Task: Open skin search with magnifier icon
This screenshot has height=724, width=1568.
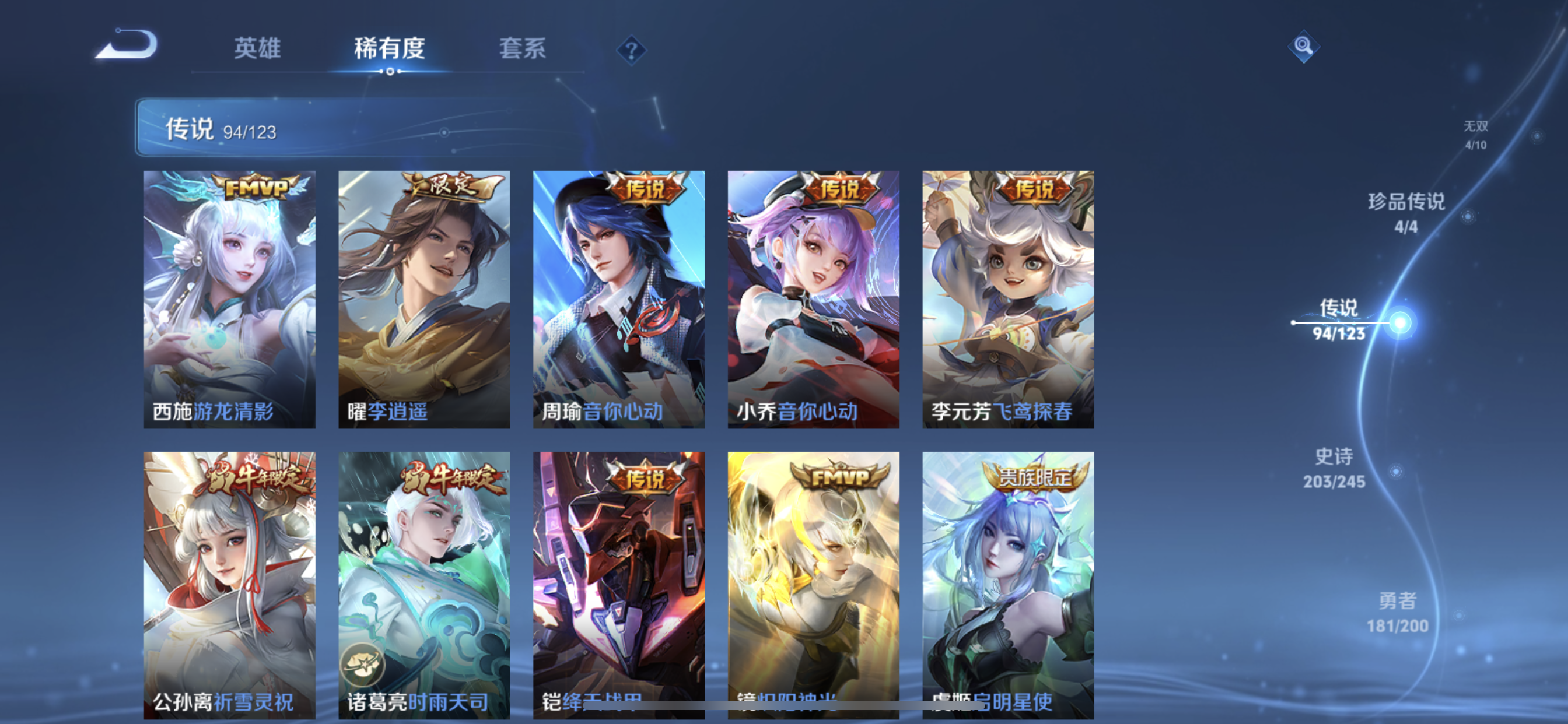Action: (1303, 46)
